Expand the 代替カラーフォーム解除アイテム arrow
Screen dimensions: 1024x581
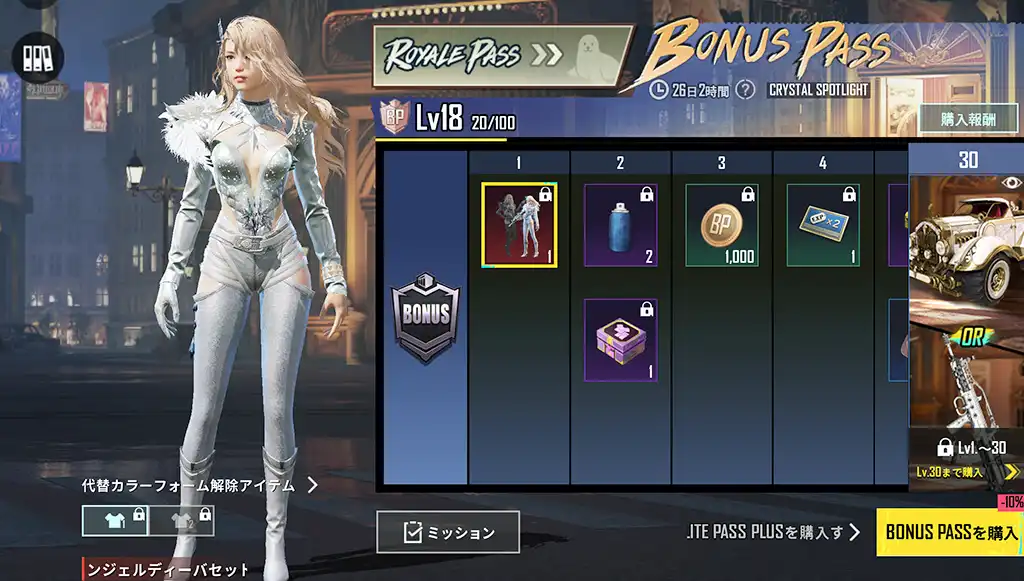(312, 485)
